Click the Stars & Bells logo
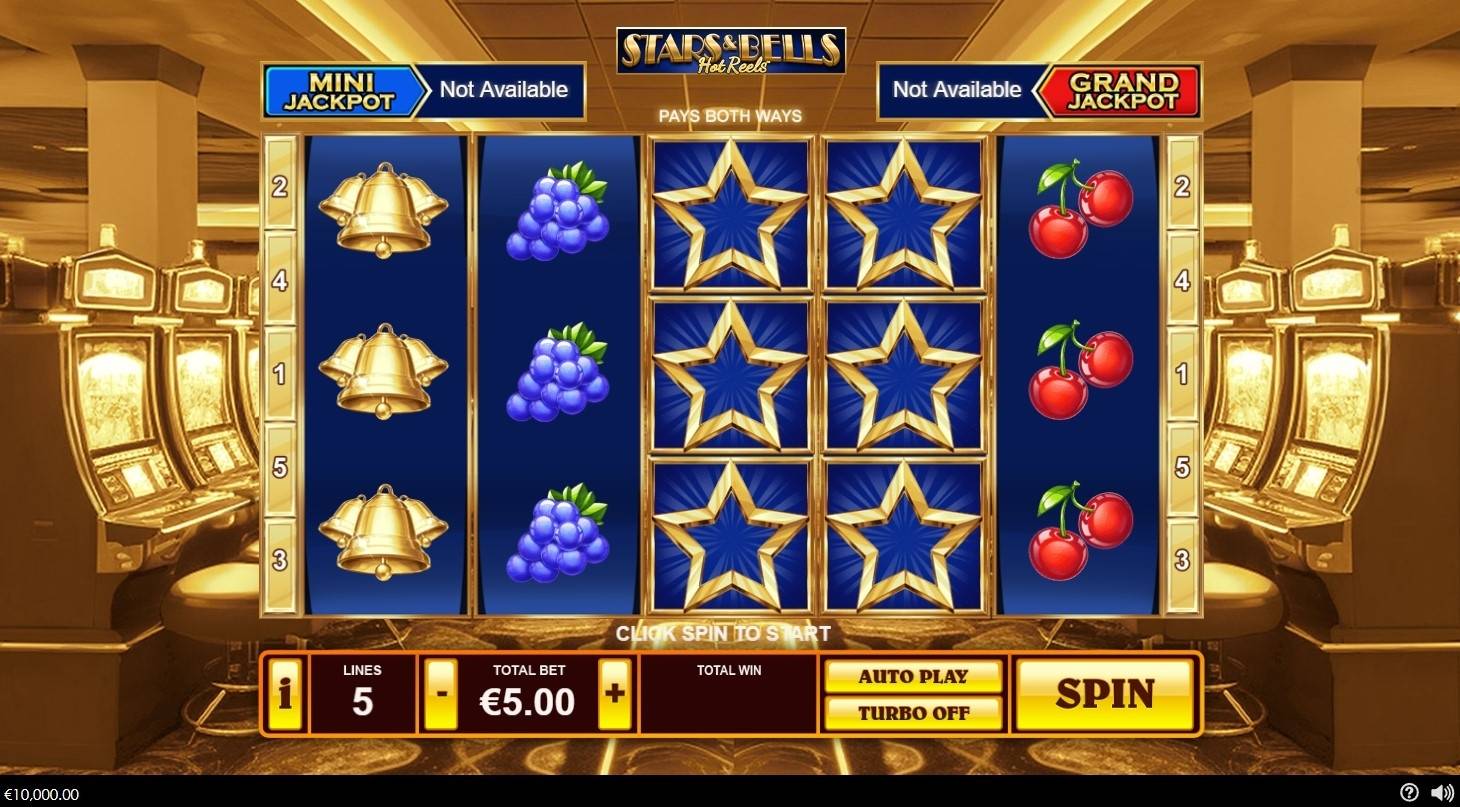Screen dimensions: 1460x807 click(x=729, y=50)
